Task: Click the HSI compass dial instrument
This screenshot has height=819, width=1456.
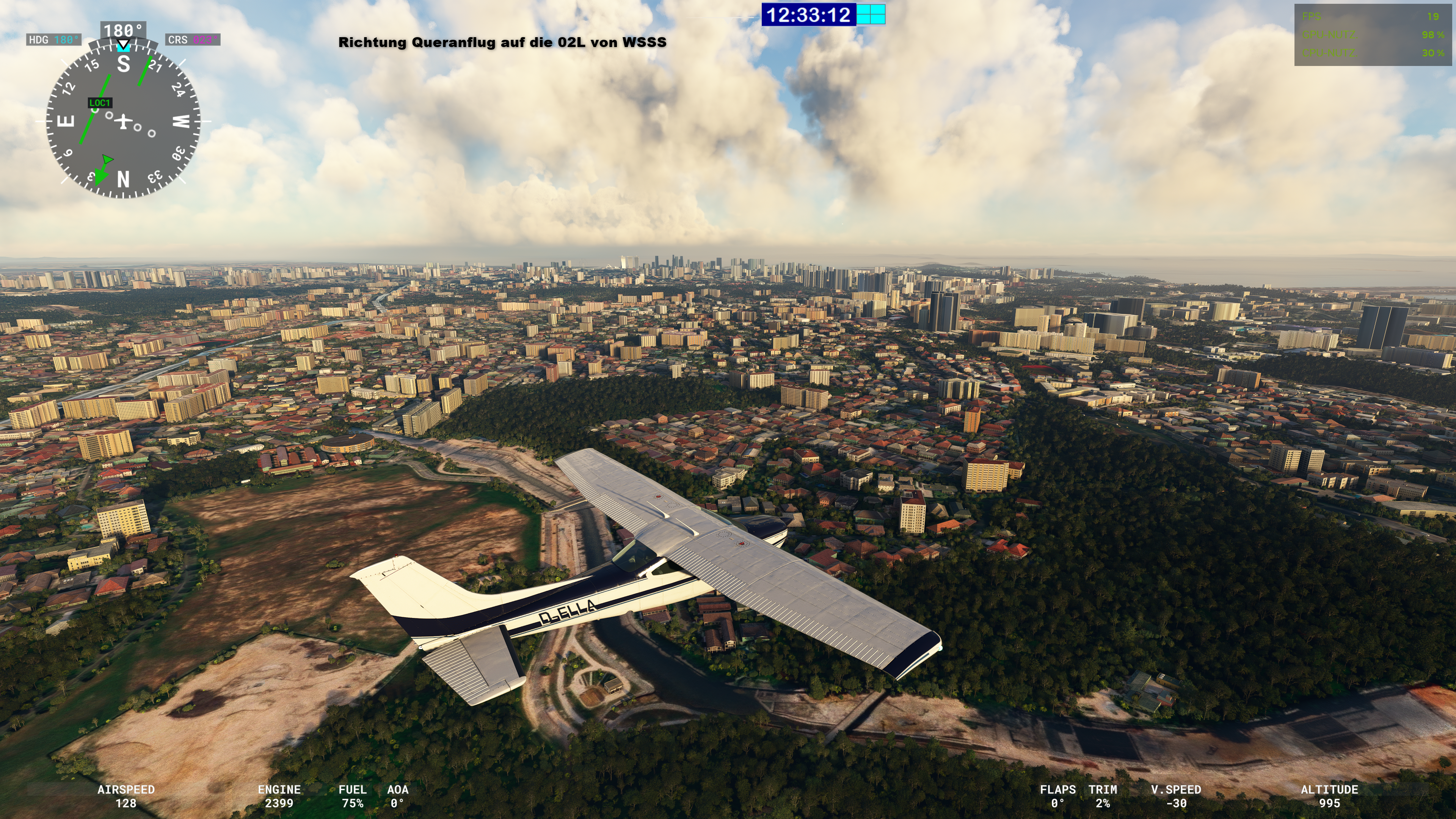Action: (123, 121)
